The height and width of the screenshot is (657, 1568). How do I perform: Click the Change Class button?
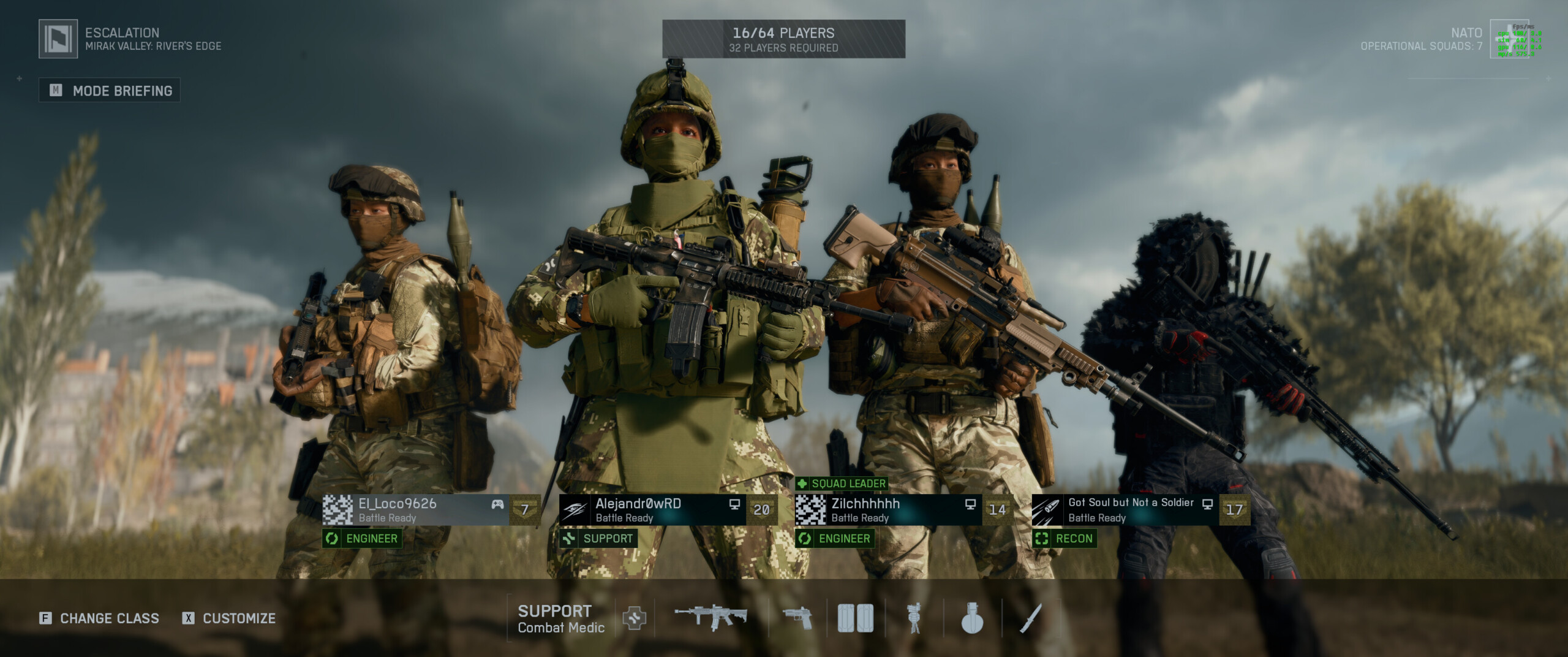coord(99,618)
